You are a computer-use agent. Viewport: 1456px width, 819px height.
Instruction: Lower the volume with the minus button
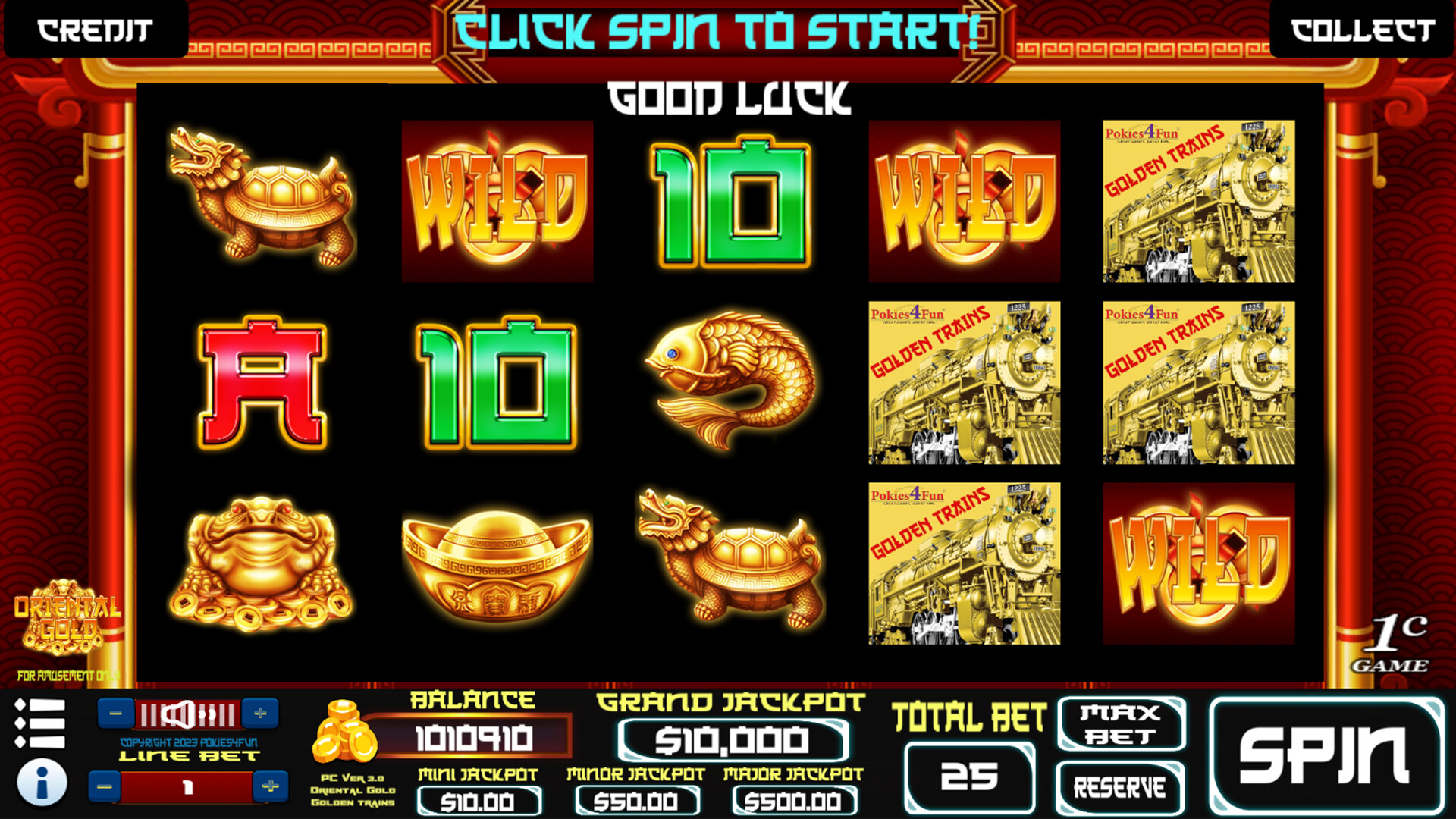[x=115, y=711]
